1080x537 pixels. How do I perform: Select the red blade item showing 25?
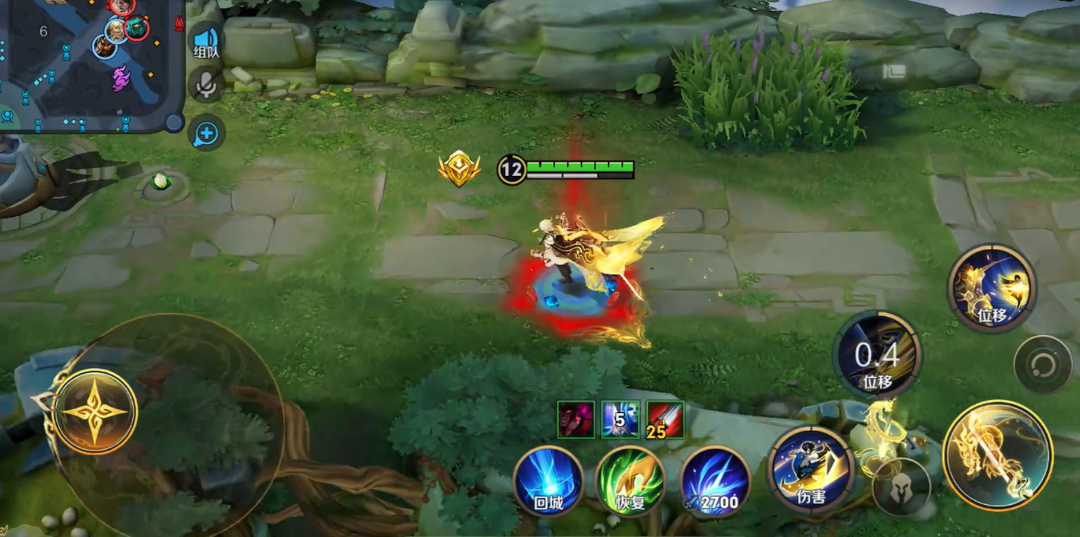pos(663,417)
